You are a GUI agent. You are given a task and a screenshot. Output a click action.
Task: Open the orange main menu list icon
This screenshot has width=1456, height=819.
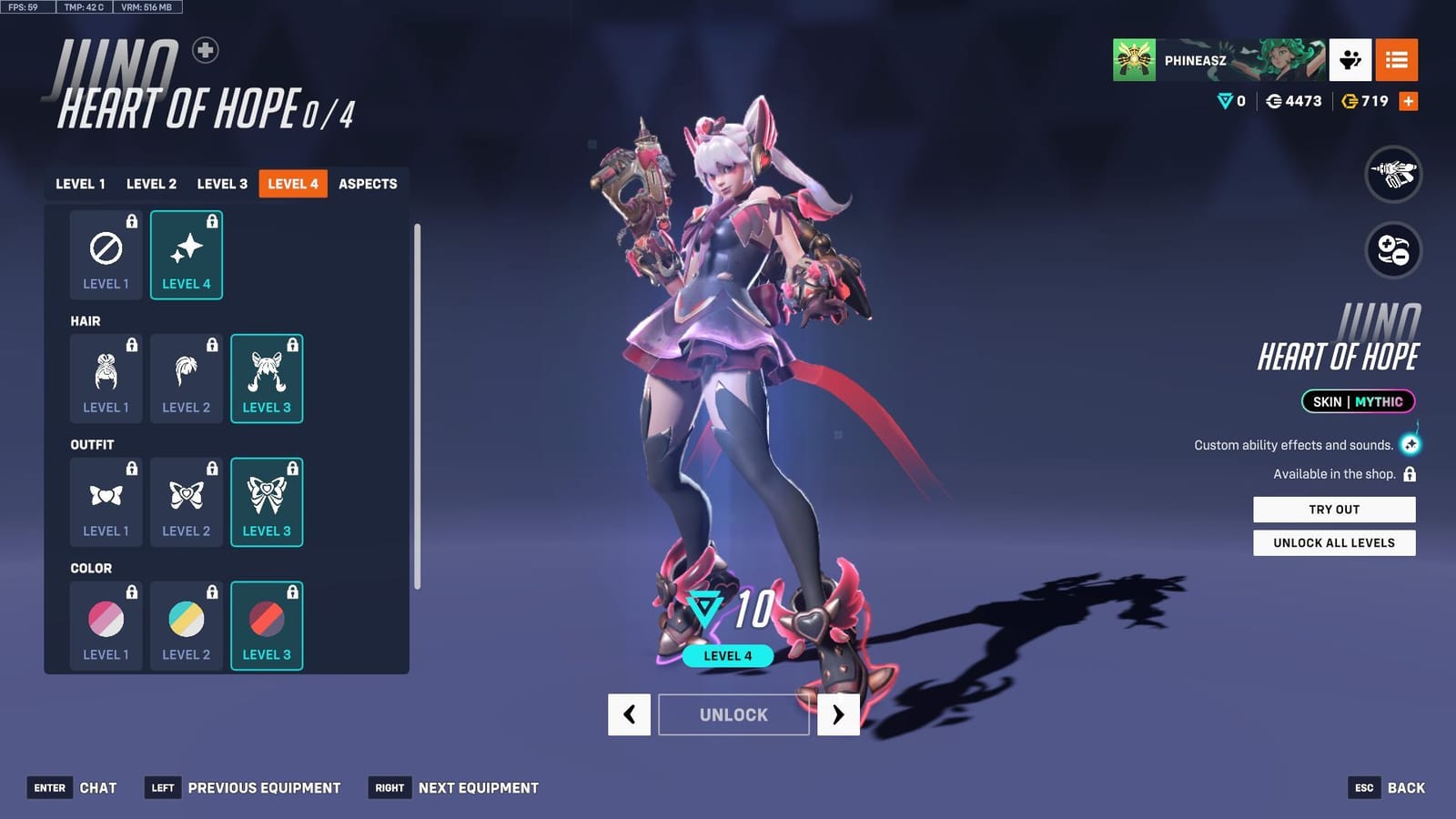[x=1398, y=60]
